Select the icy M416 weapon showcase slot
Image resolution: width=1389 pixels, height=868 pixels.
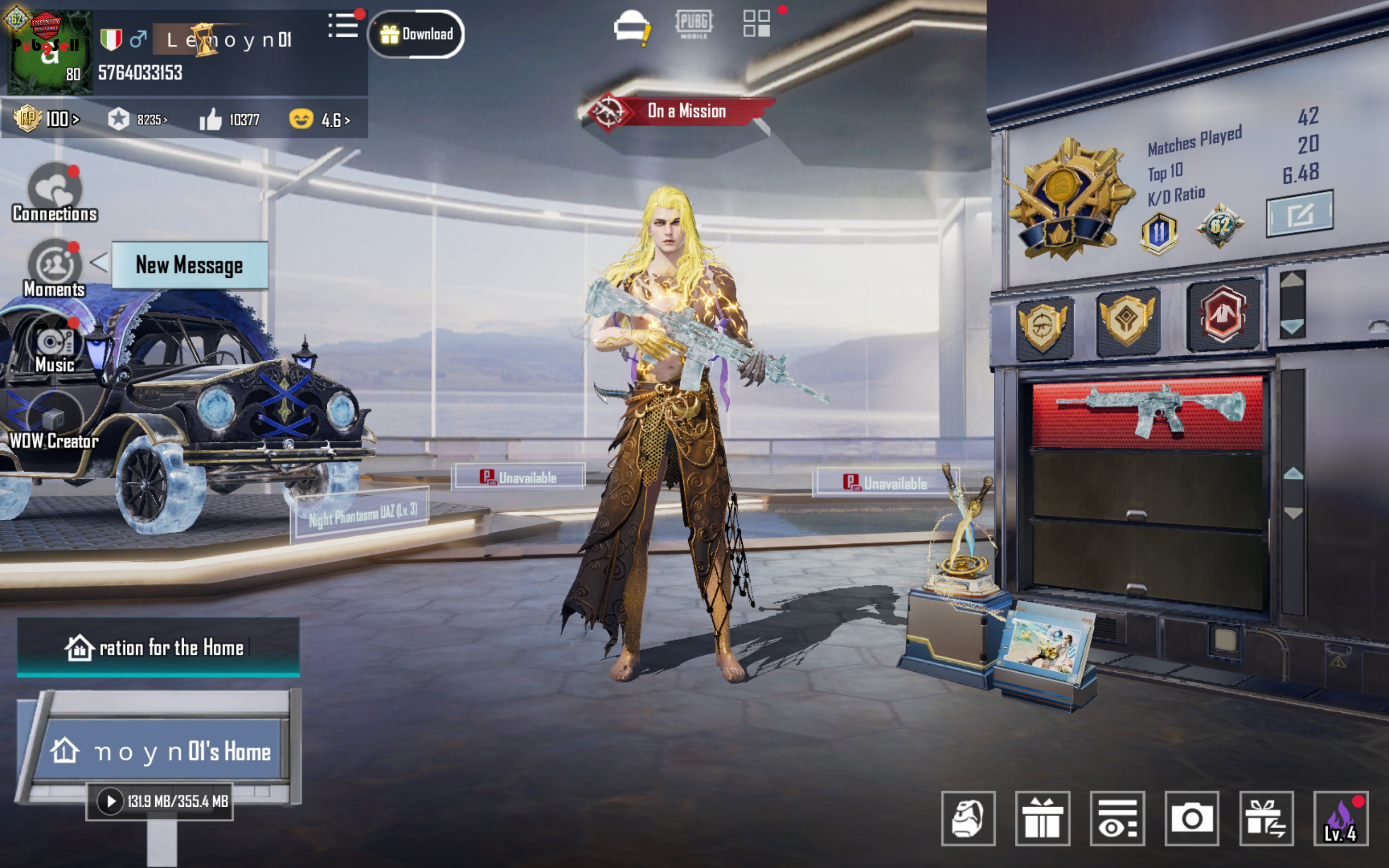pos(1147,412)
